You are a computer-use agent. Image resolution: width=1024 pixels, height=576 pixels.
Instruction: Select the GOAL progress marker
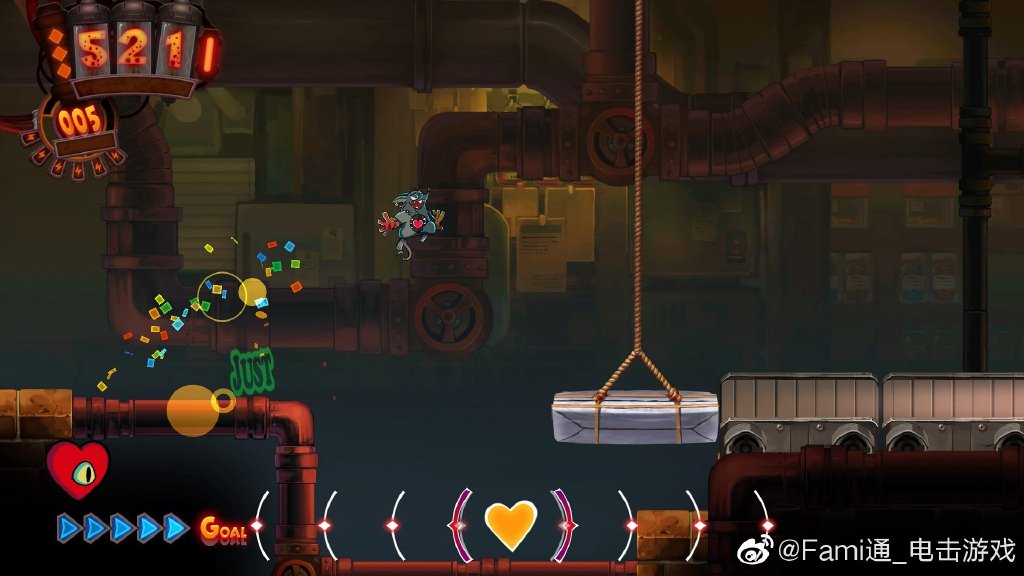coord(223,528)
